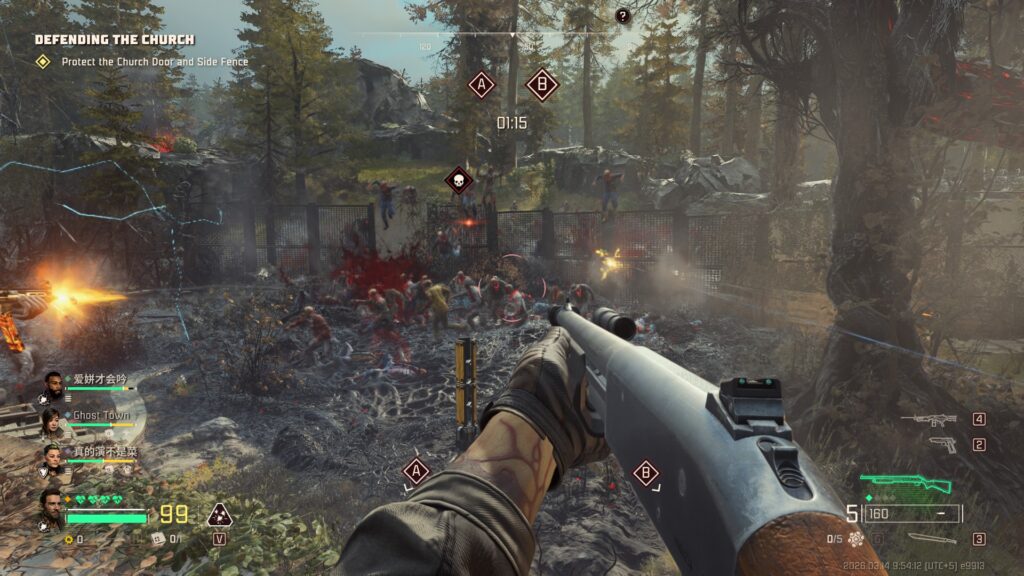Click your own character portrait
The height and width of the screenshot is (576, 1024).
coord(52,506)
